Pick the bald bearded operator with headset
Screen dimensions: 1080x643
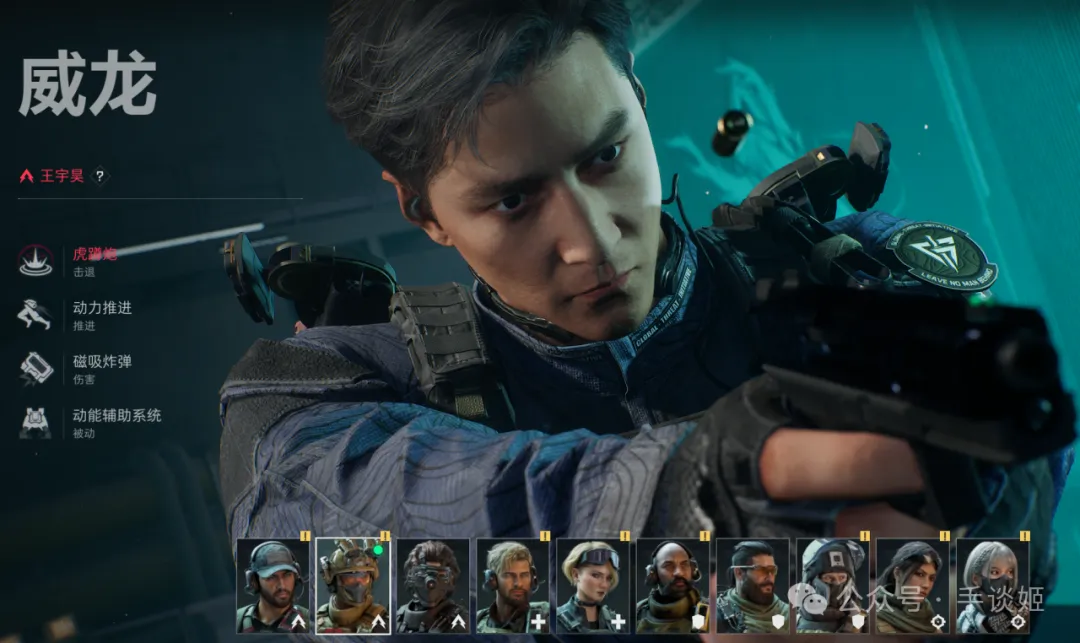click(x=672, y=585)
